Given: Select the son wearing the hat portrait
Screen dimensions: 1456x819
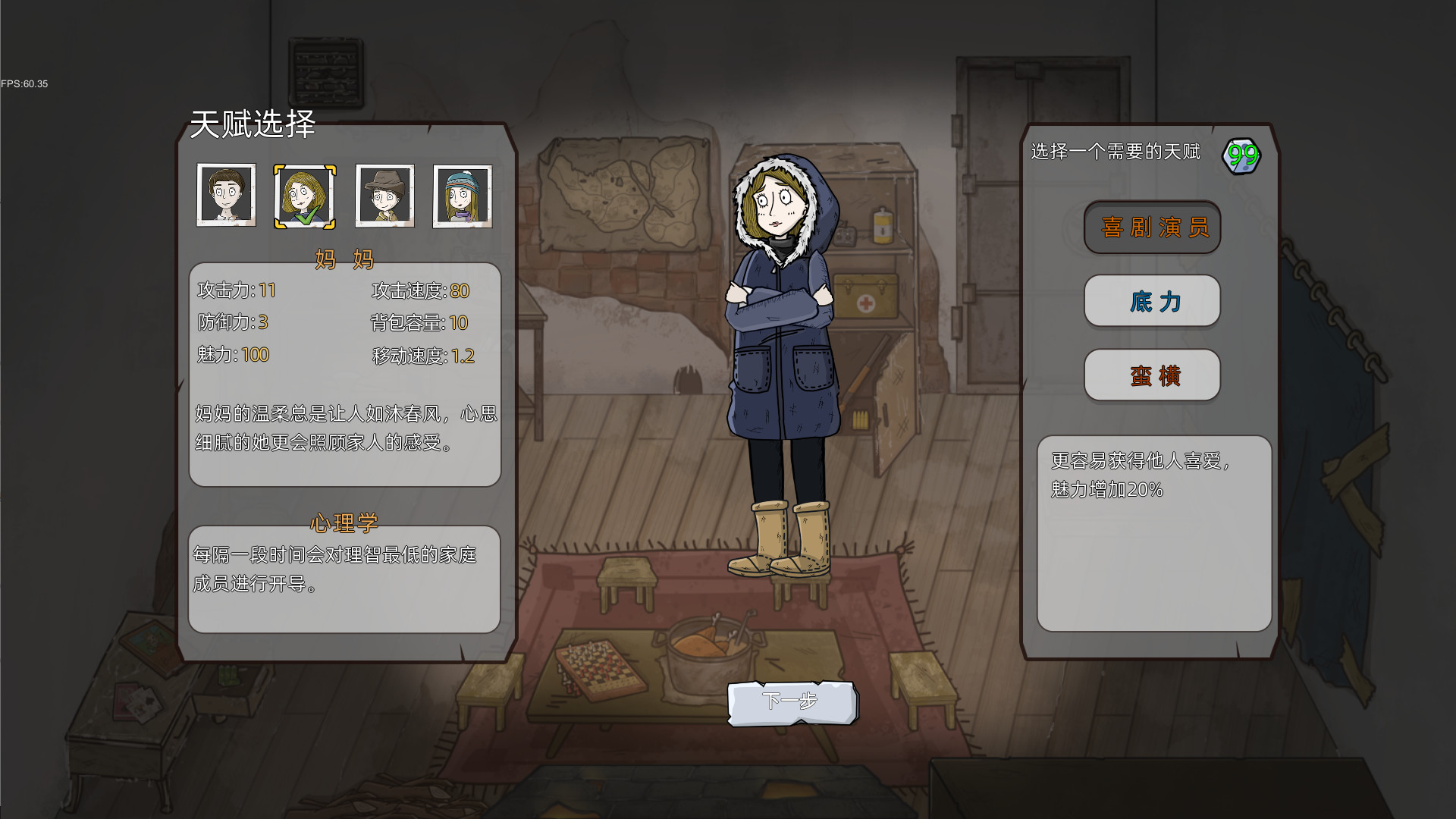Looking at the screenshot, I should tap(385, 196).
